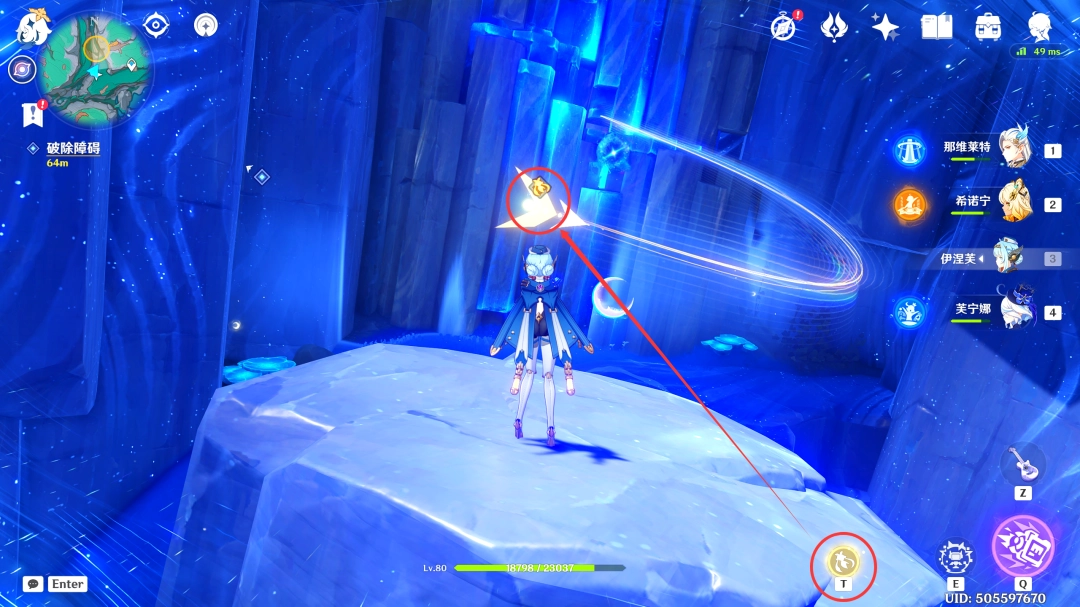
Task: Unleash the purple elemental burst
Action: [x=1022, y=546]
